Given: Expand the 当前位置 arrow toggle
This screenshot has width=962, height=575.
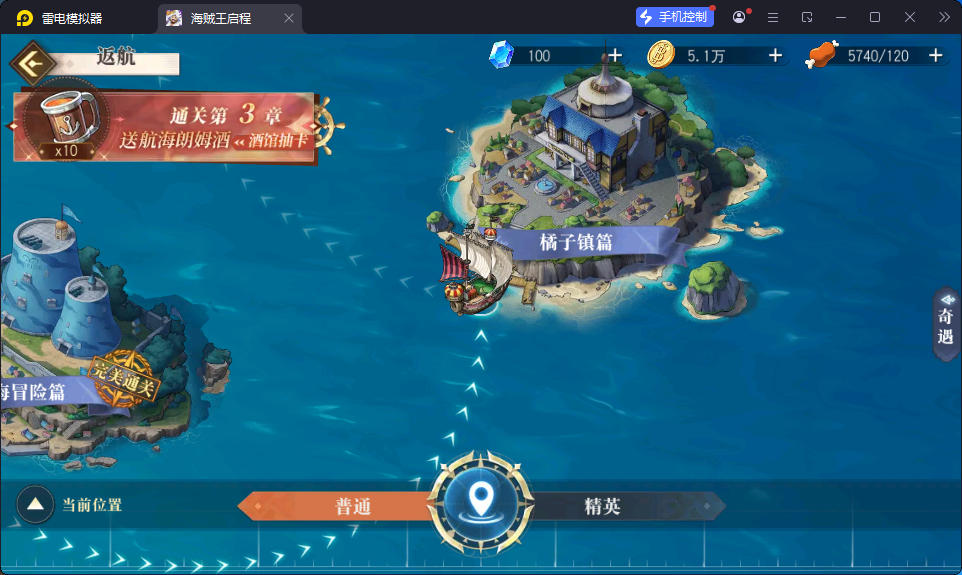Looking at the screenshot, I should (x=35, y=505).
